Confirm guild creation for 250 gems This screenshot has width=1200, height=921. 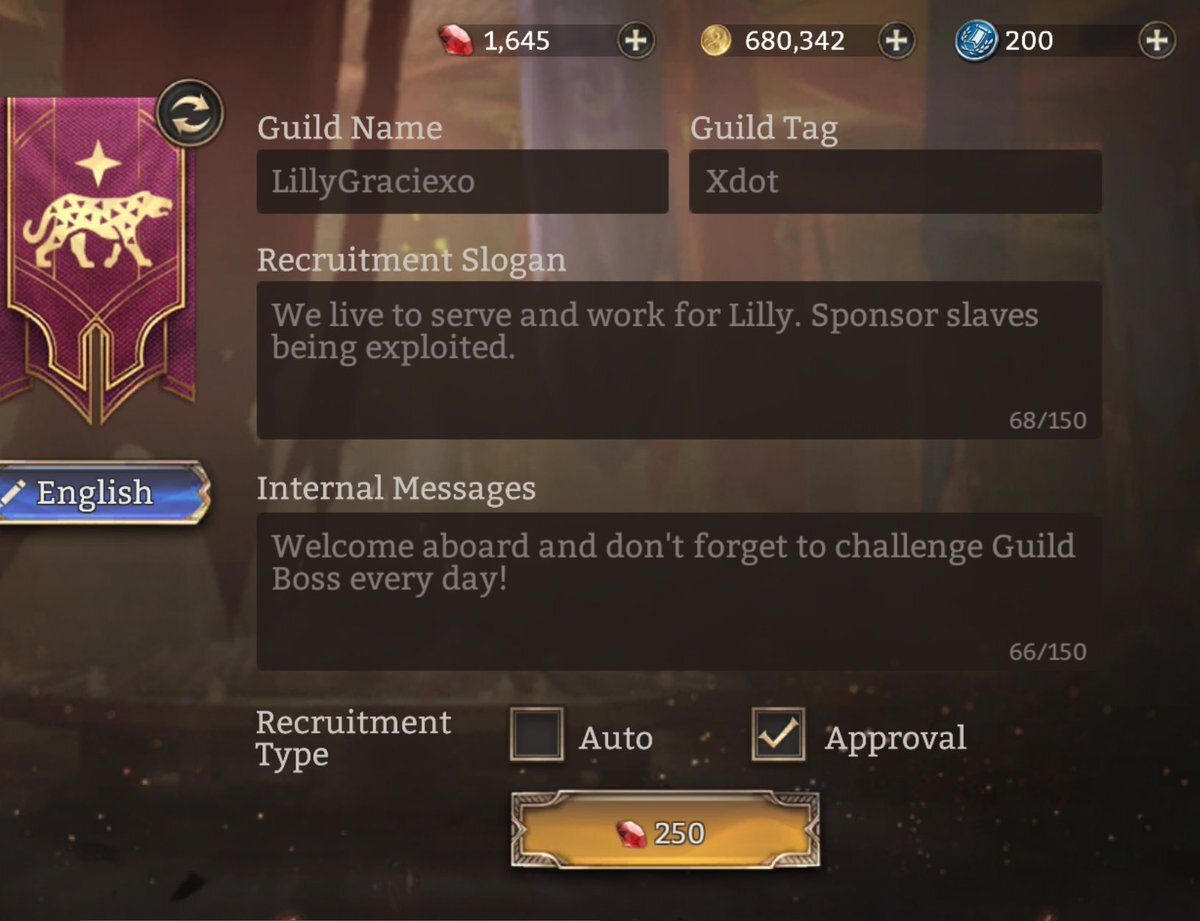(x=665, y=831)
